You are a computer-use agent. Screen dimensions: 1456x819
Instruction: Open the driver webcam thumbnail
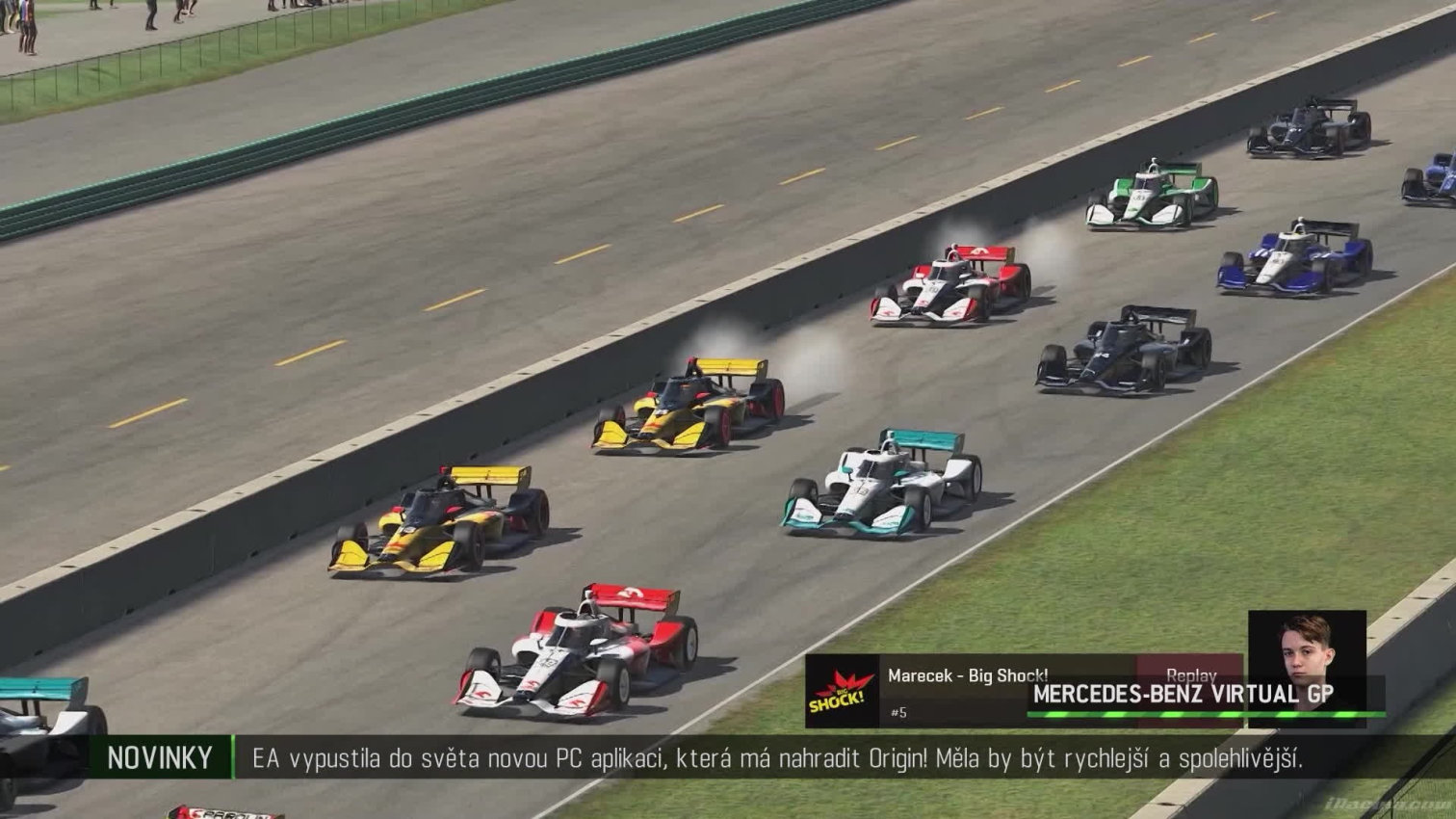[1306, 666]
